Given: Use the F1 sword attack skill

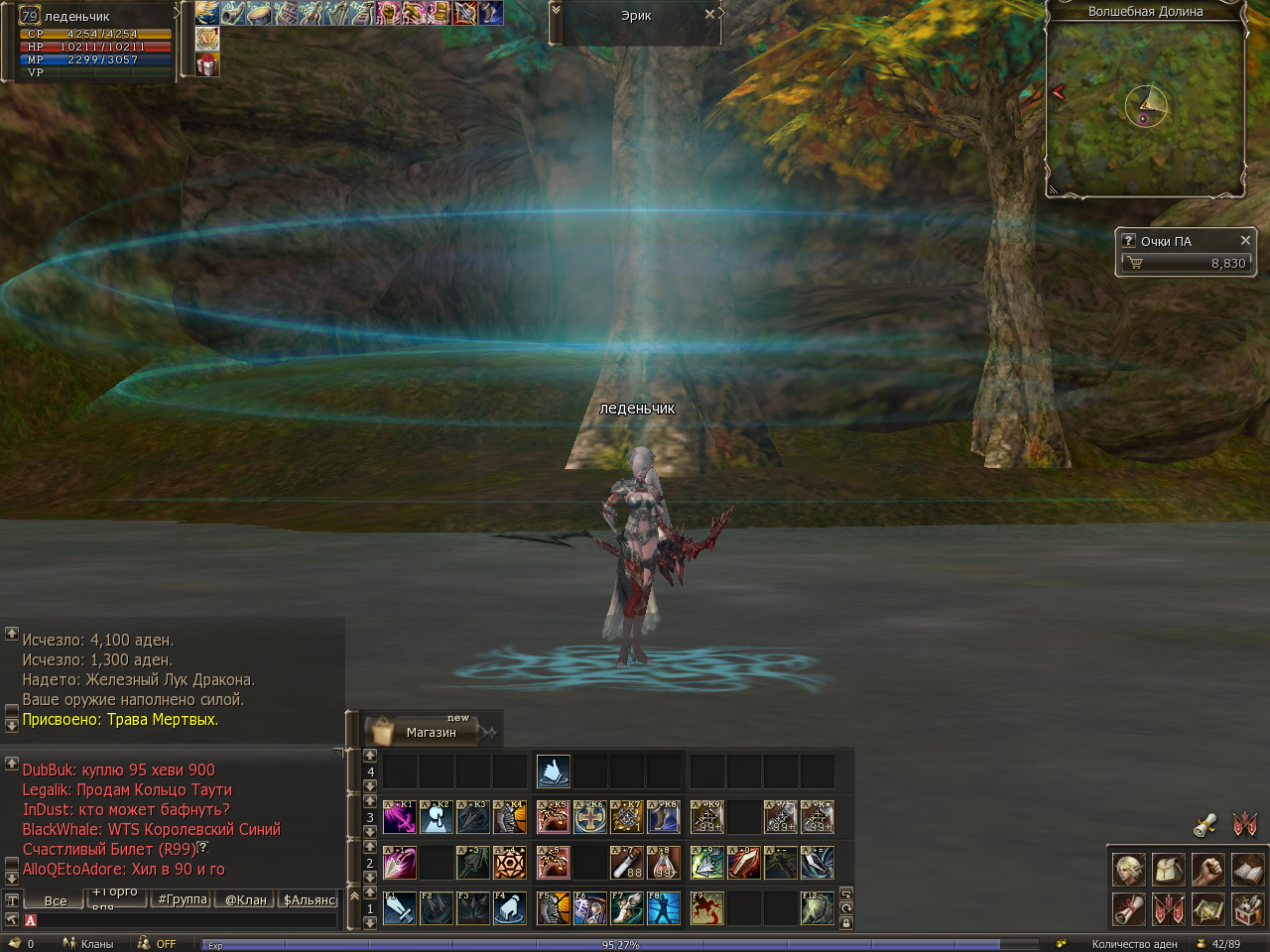Looking at the screenshot, I should click(x=400, y=908).
